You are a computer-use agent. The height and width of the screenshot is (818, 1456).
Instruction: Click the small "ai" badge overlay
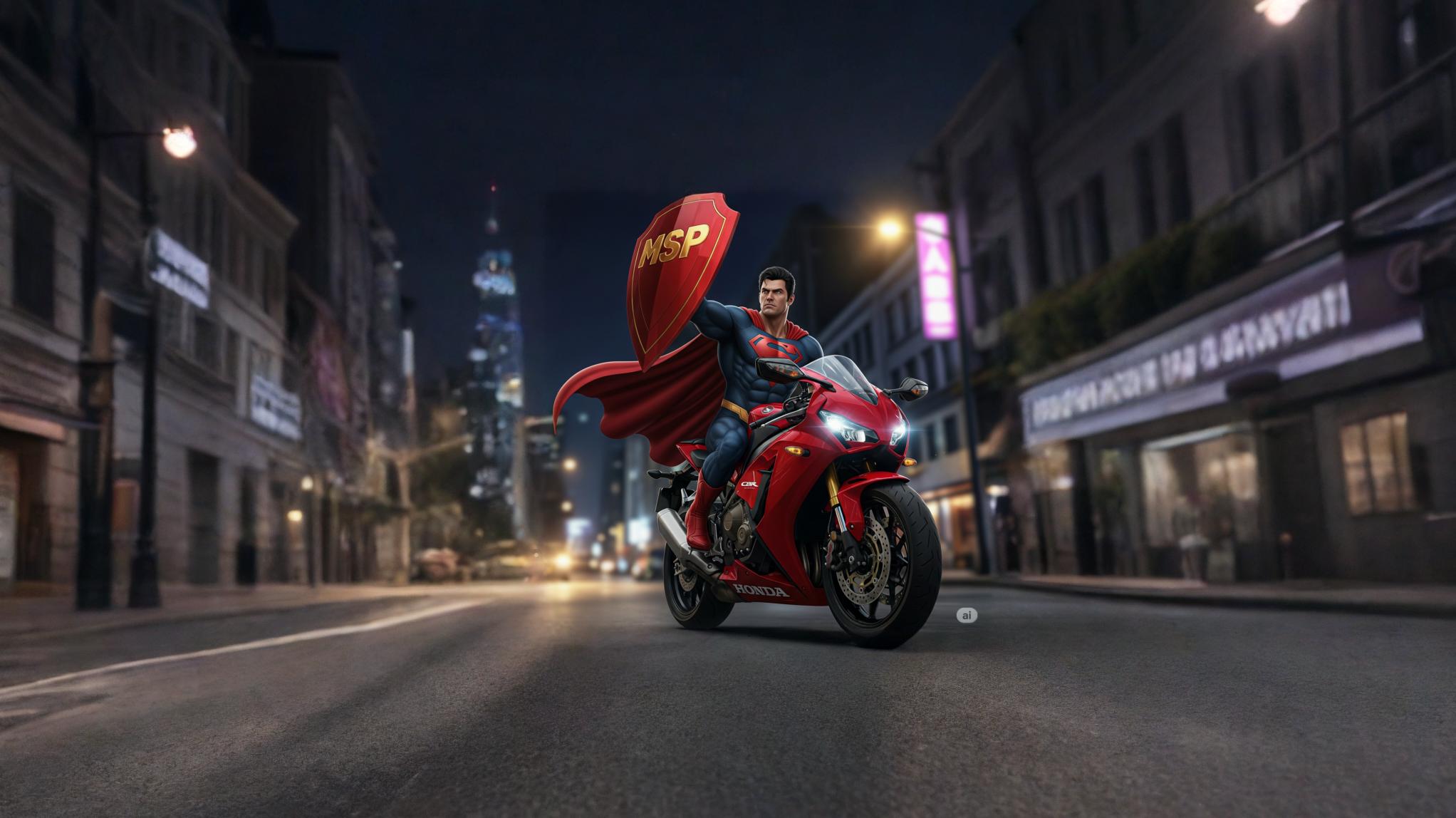click(x=967, y=616)
